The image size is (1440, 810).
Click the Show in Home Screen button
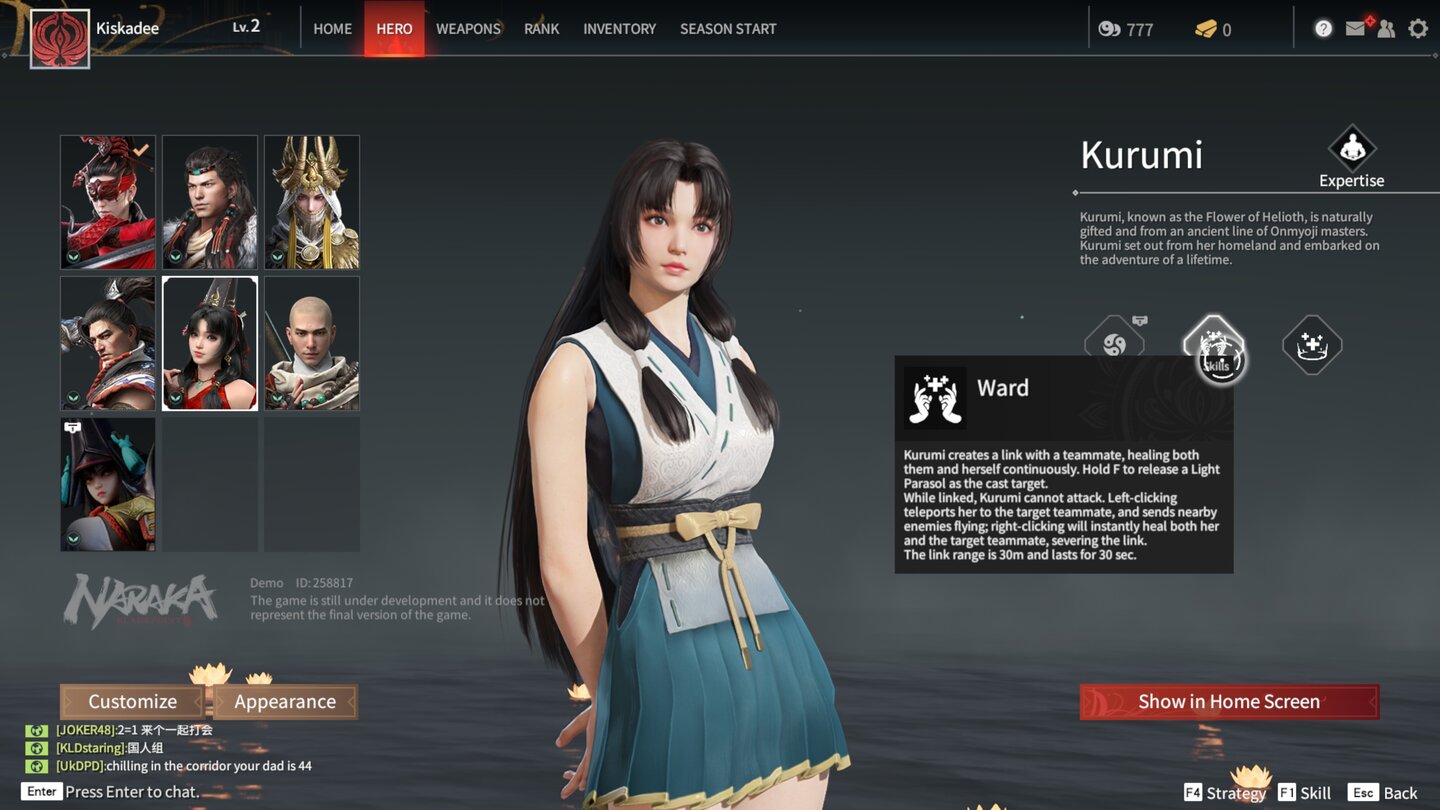[x=1228, y=701]
